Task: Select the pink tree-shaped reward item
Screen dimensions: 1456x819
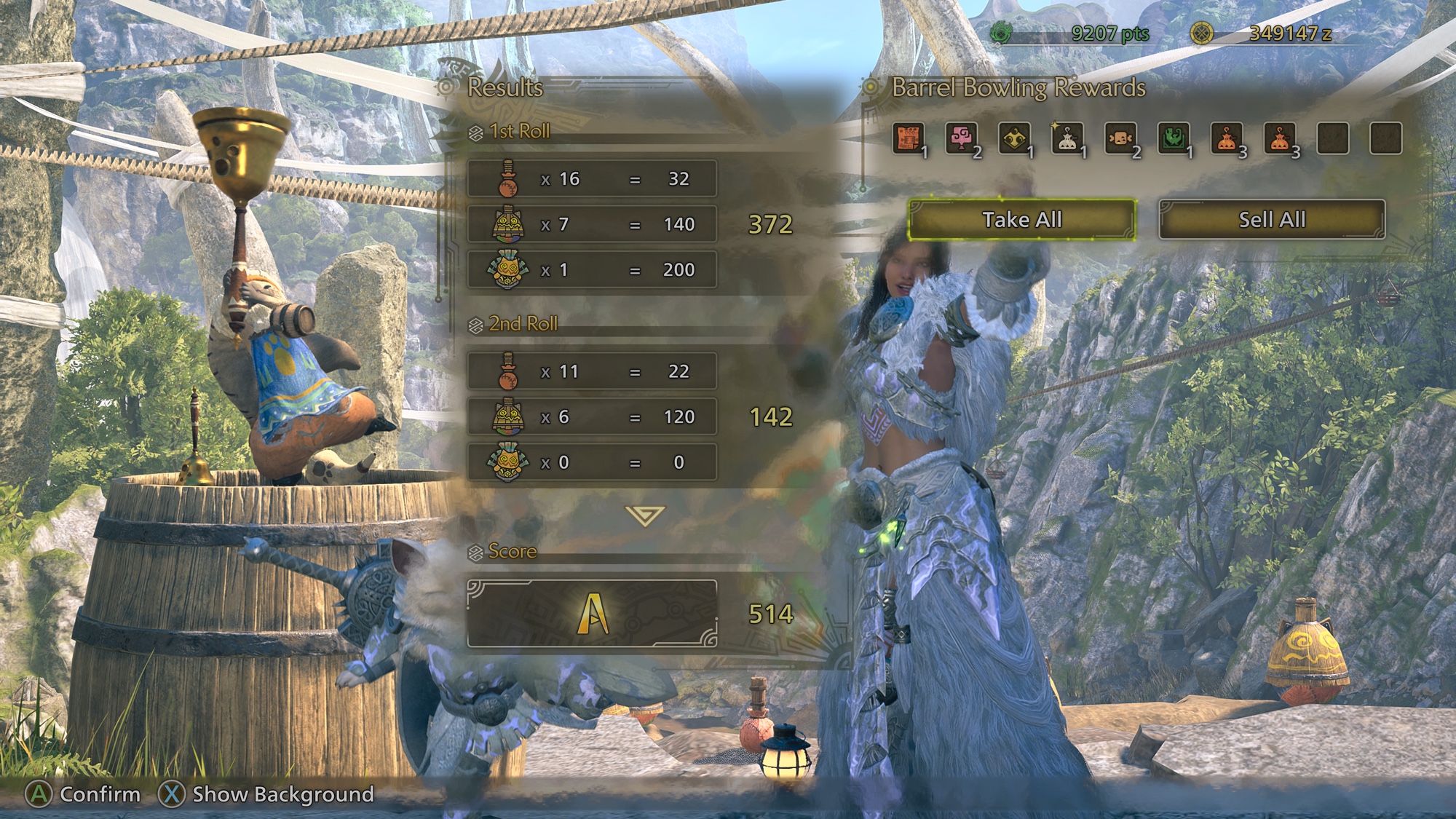Action: [962, 138]
